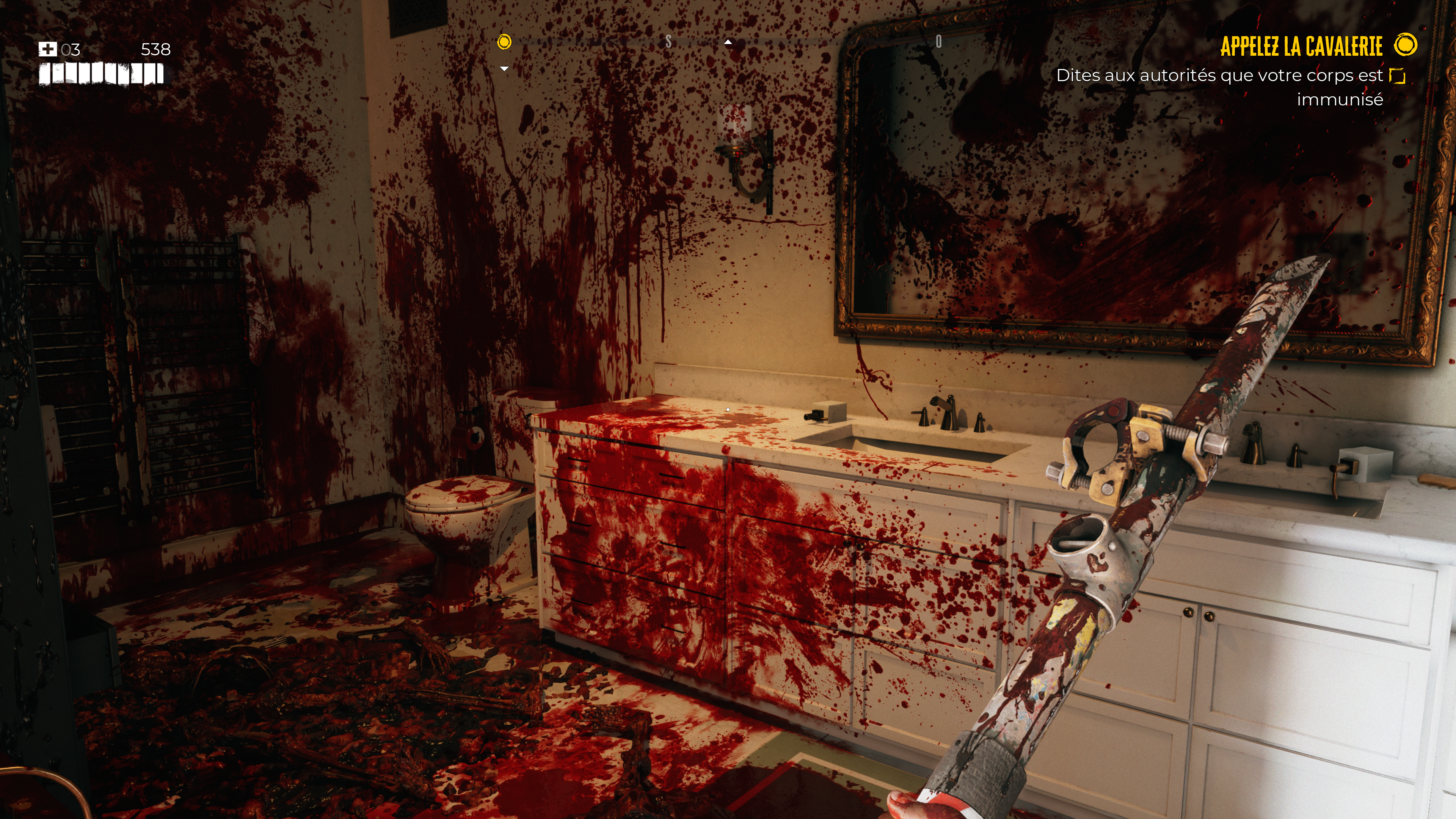This screenshot has height=819, width=1456.
Task: Click the yellow quest marker on the compass
Action: click(x=504, y=42)
